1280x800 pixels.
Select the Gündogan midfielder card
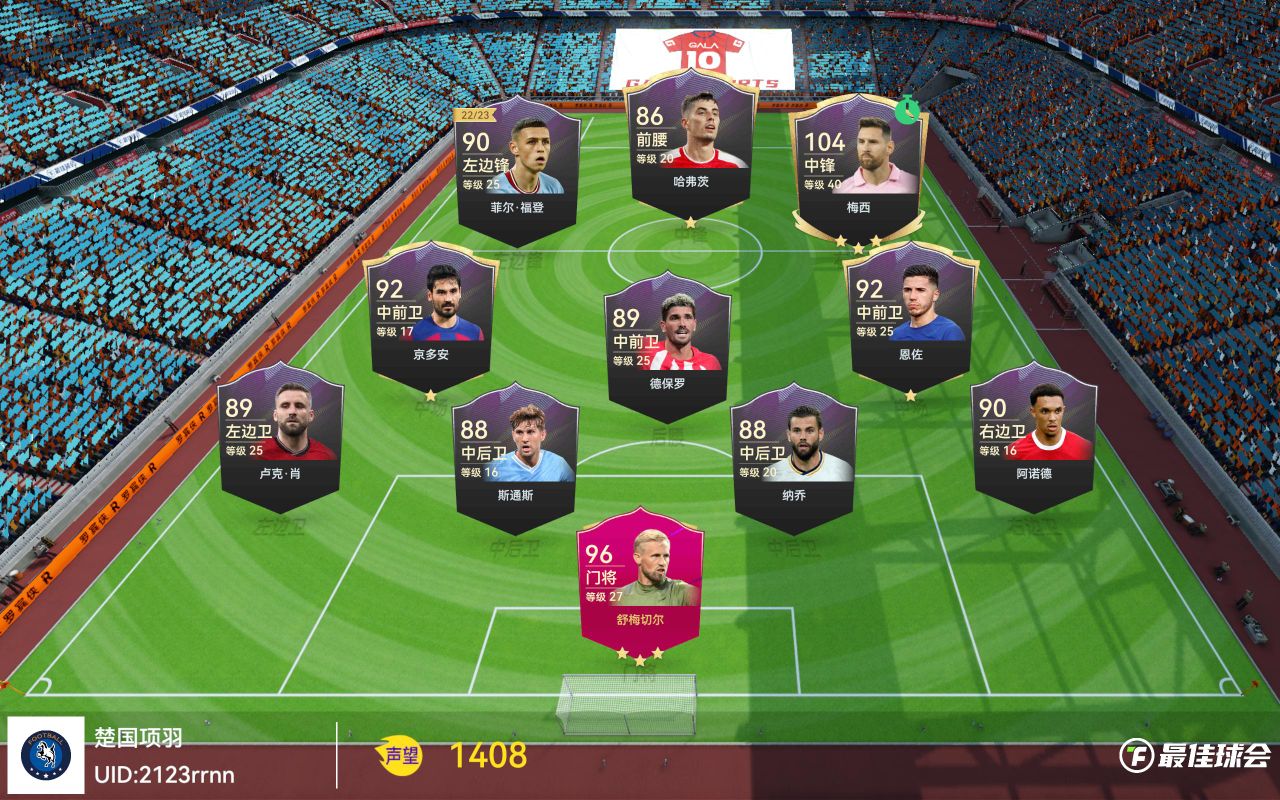[x=430, y=315]
